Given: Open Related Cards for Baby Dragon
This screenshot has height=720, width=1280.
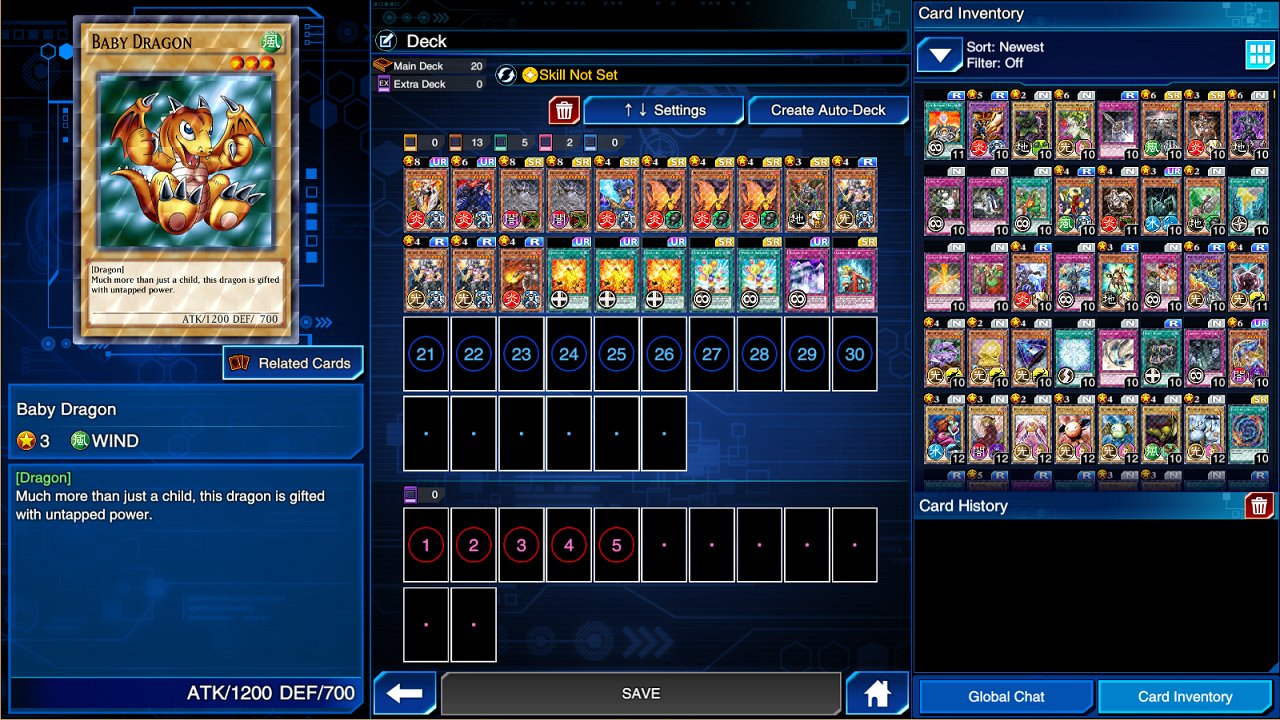Looking at the screenshot, I should (x=293, y=363).
